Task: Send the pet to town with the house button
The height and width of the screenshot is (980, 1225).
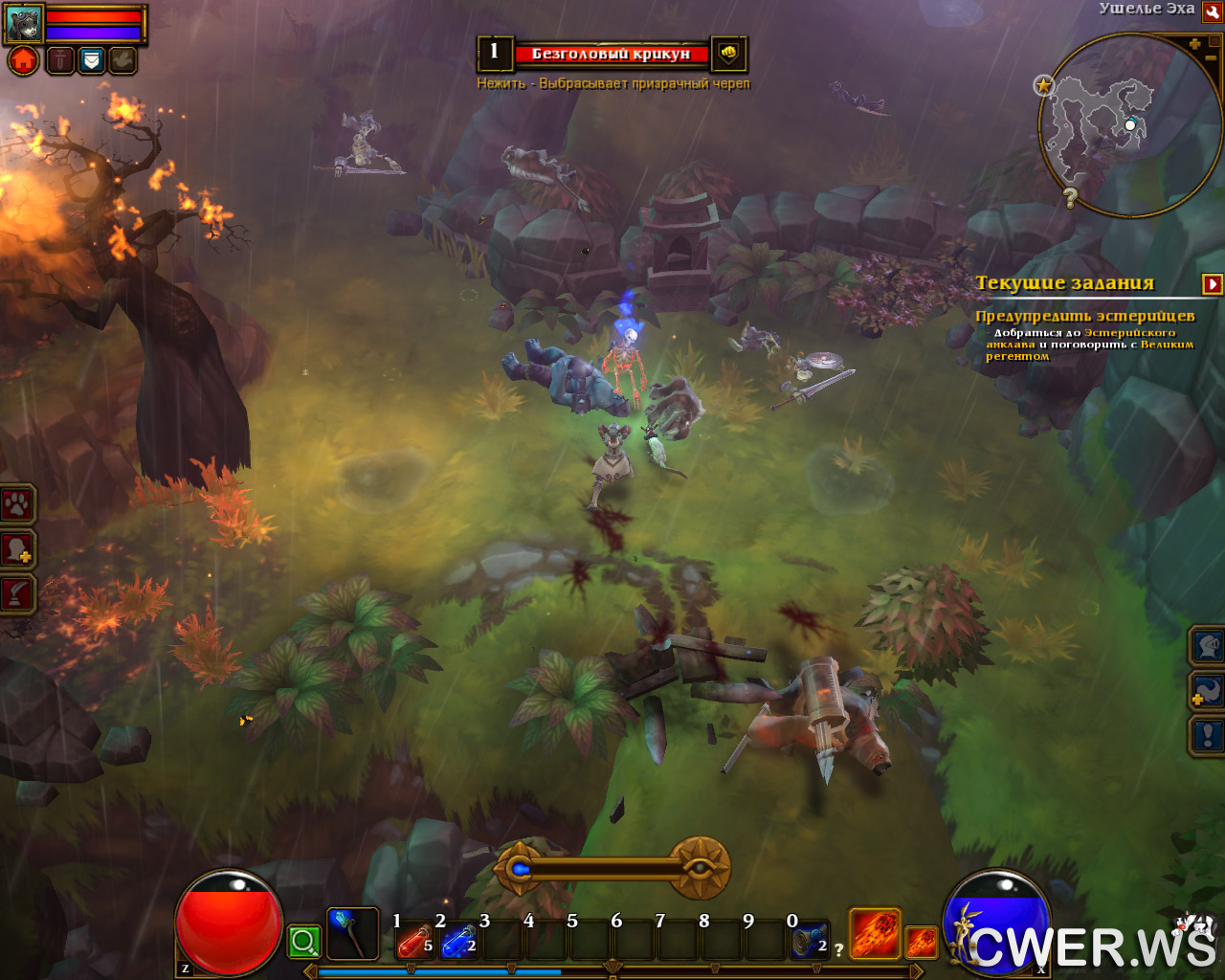Action: tap(24, 61)
